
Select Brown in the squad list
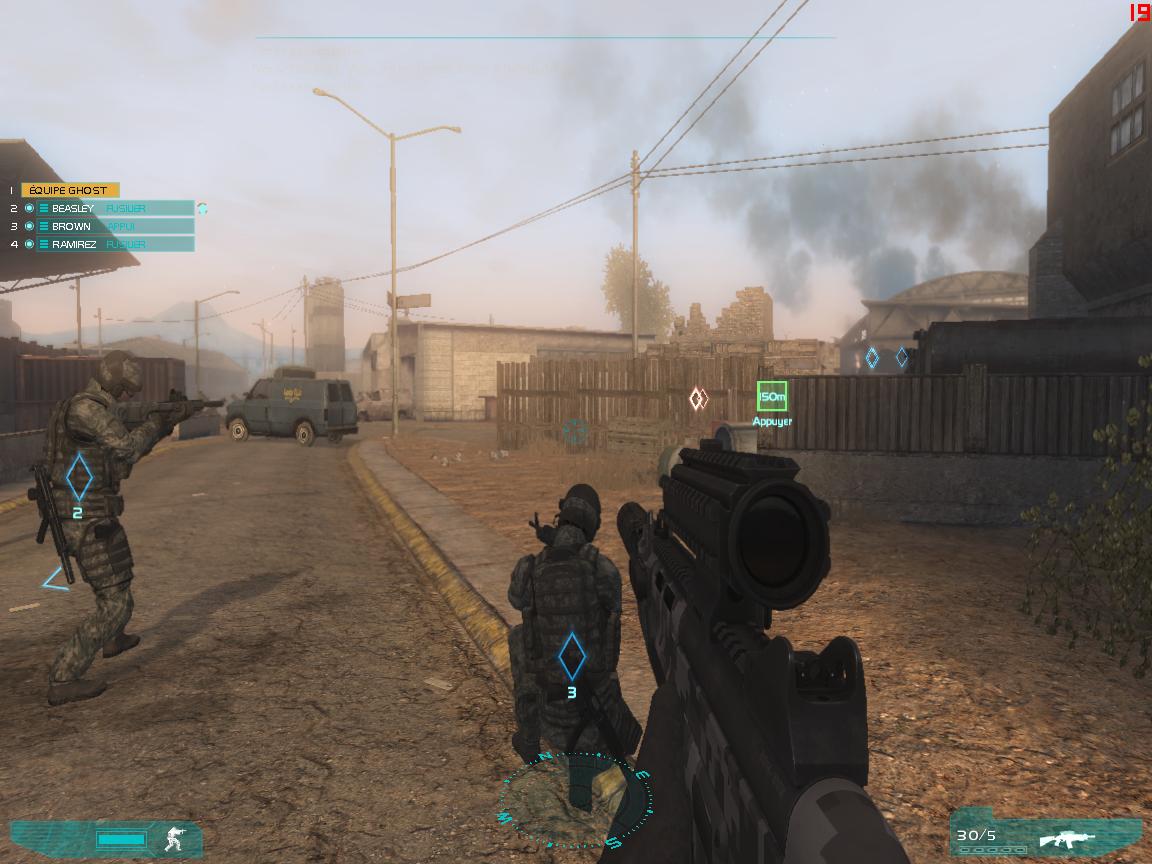click(71, 226)
